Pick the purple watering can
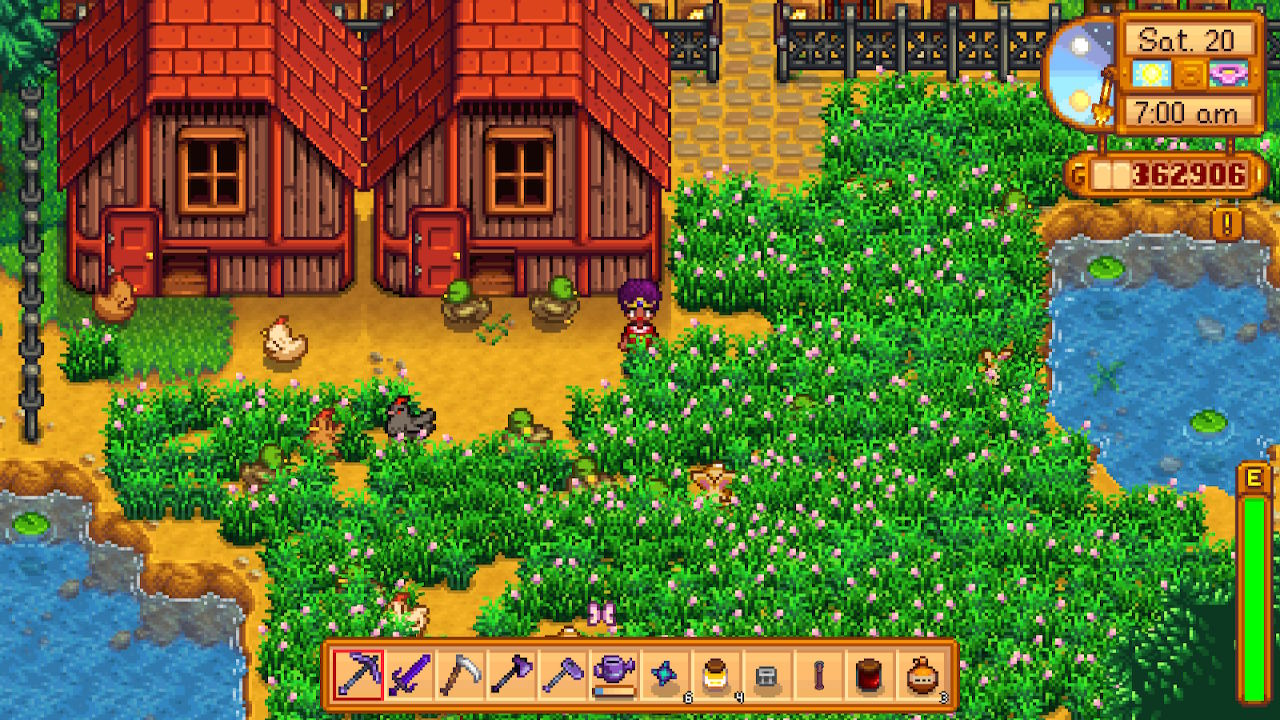Image resolution: width=1280 pixels, height=720 pixels. [614, 675]
